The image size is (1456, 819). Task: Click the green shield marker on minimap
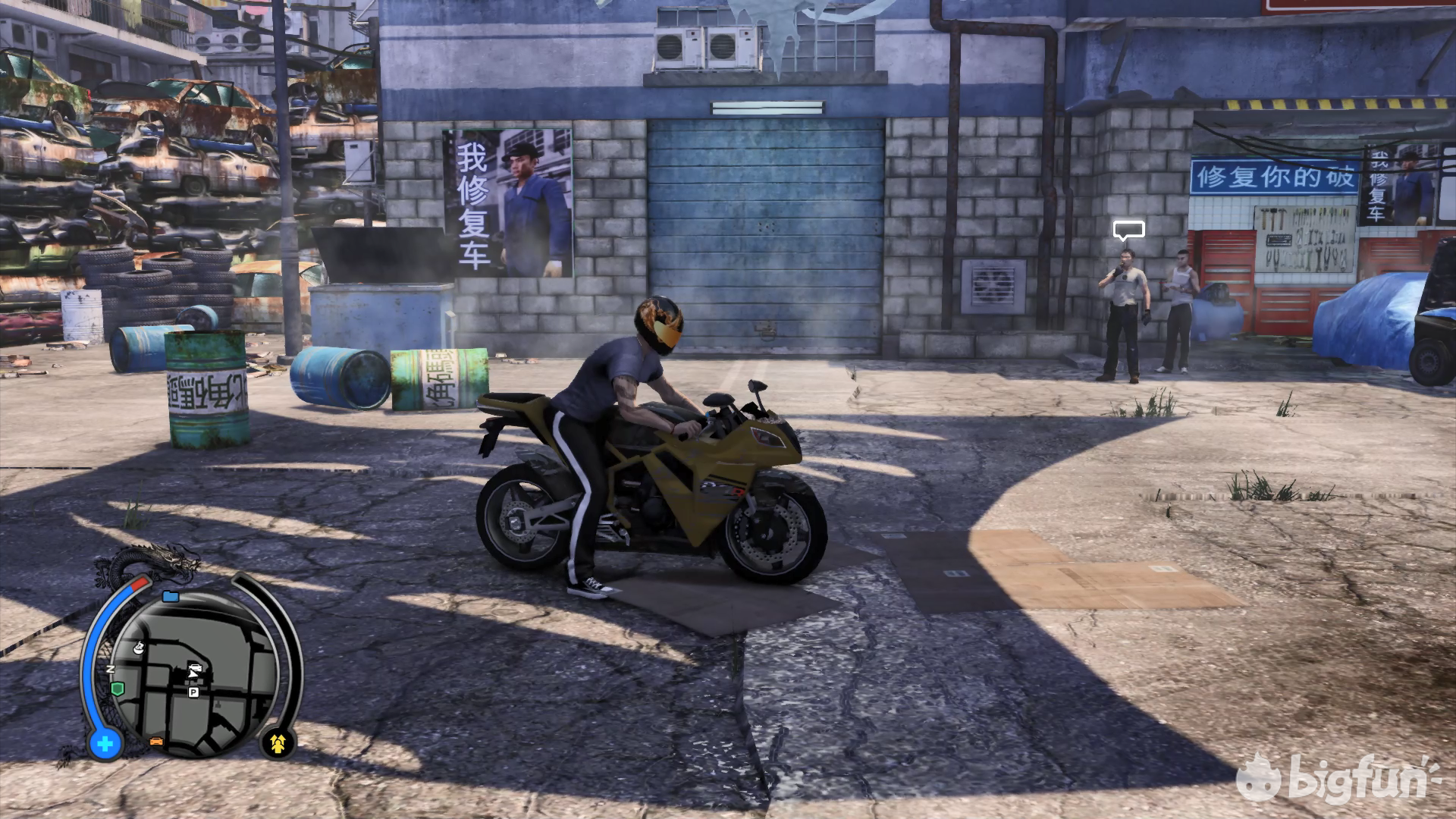[117, 689]
